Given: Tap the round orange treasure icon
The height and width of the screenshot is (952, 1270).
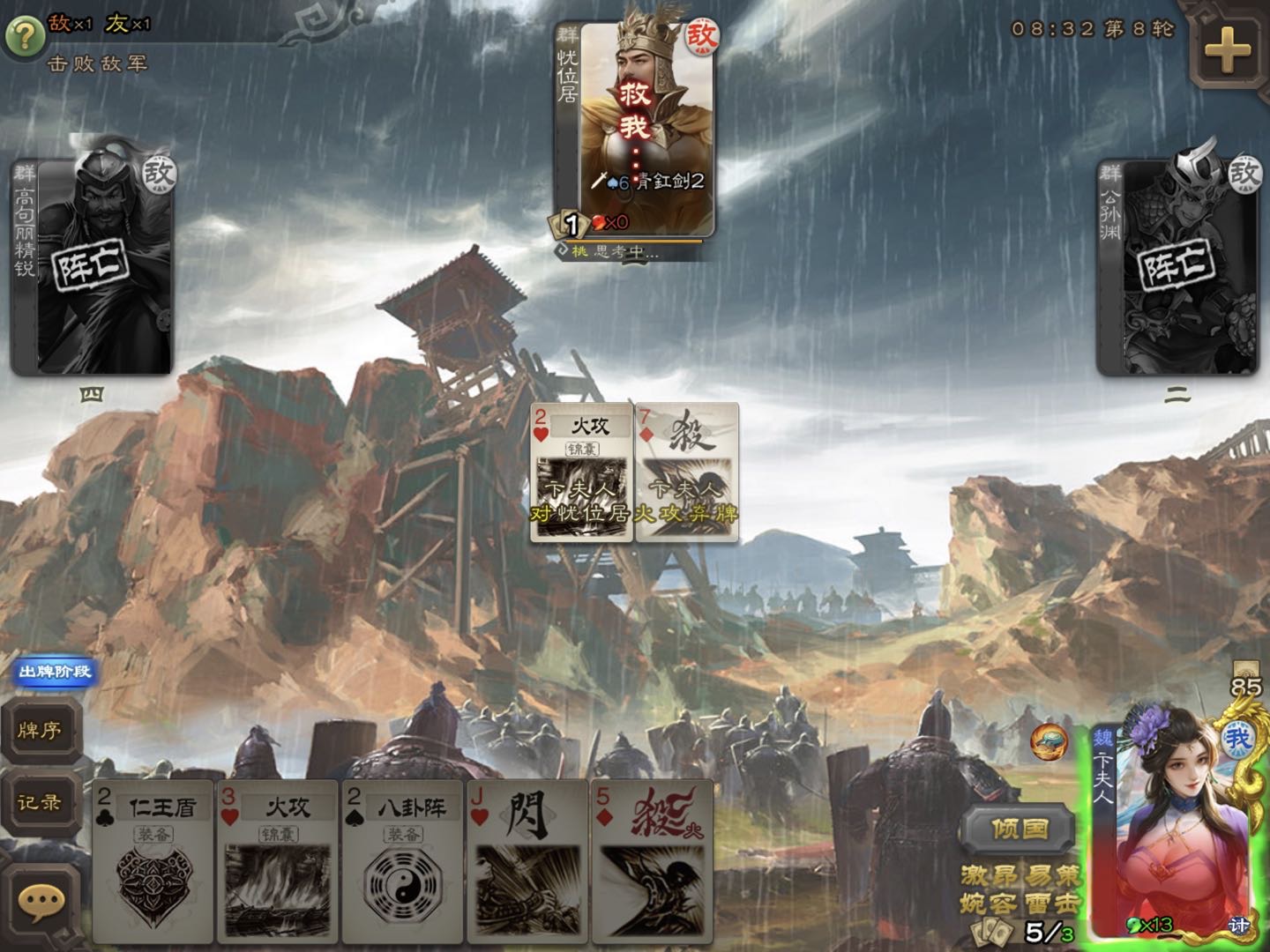Looking at the screenshot, I should [x=1049, y=742].
